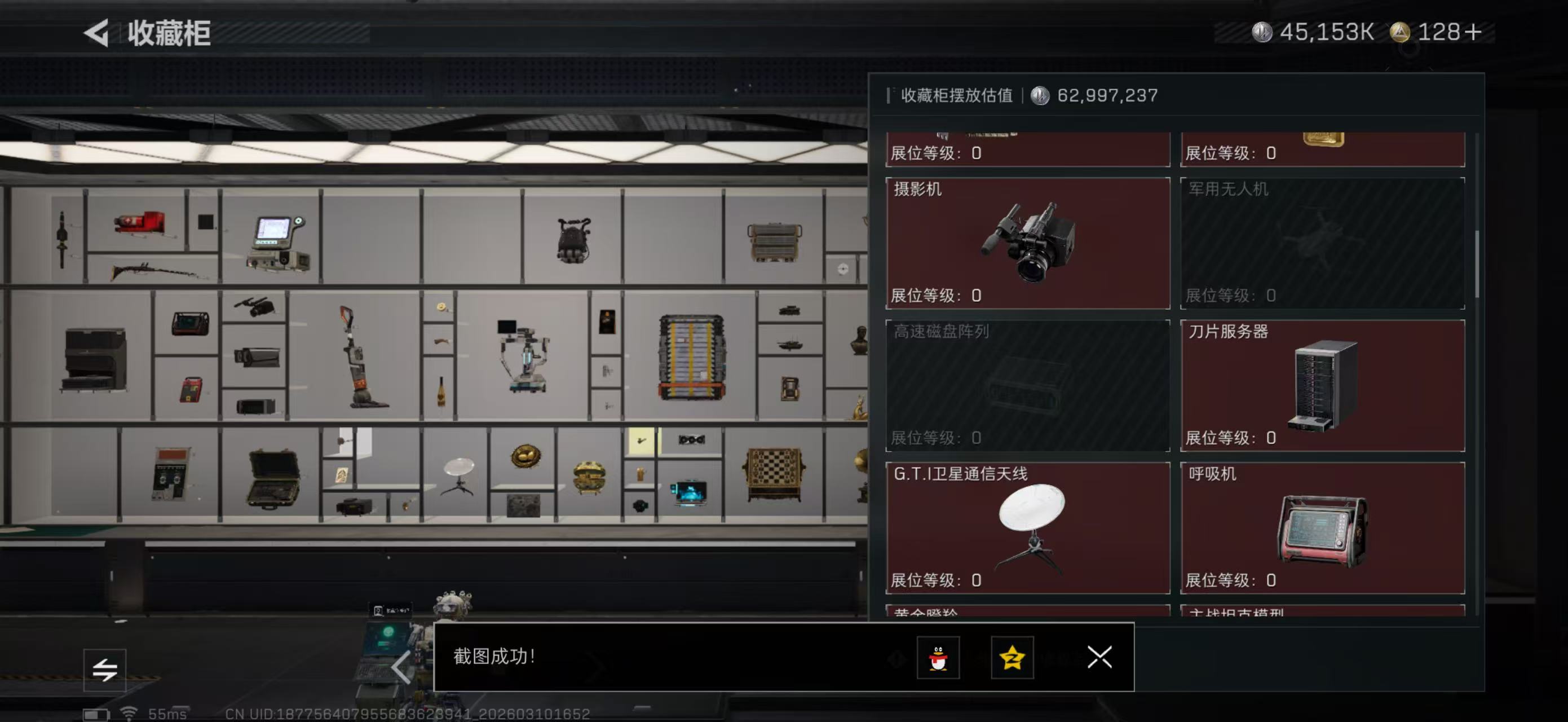Click the silver coin currency icon
Image resolution: width=1568 pixels, height=722 pixels.
pos(1264,33)
